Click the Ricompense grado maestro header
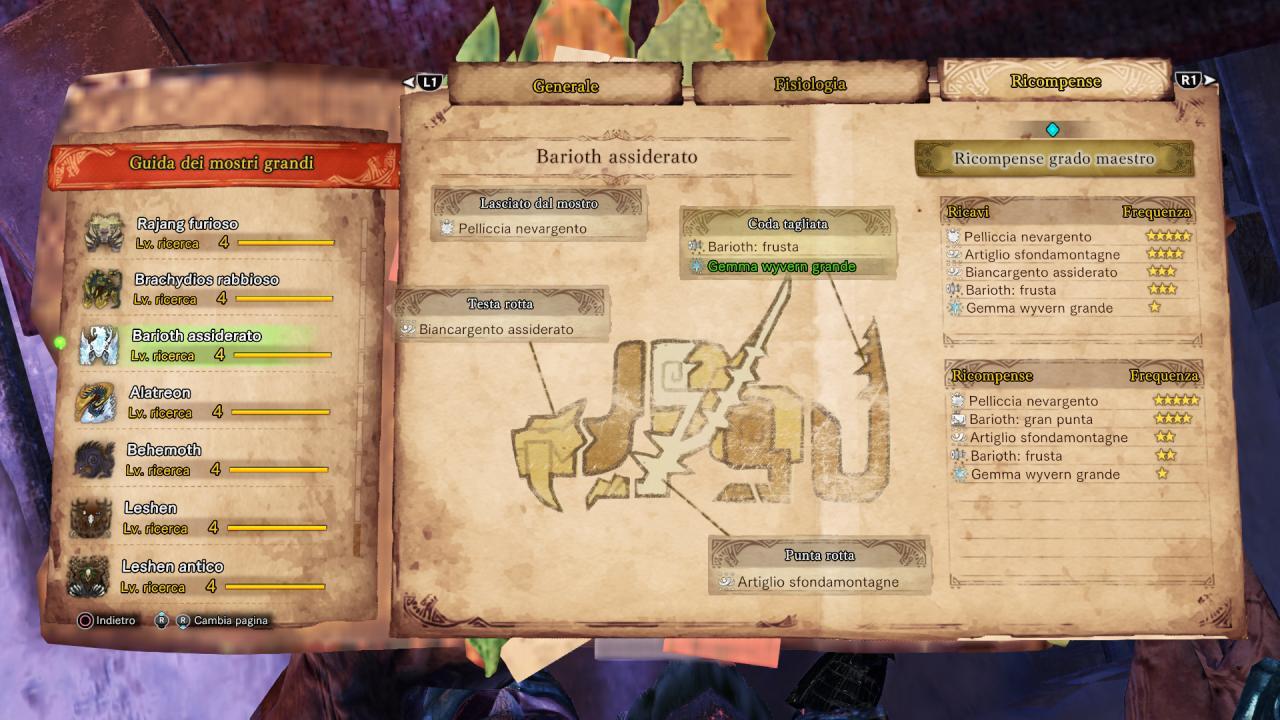 point(1054,159)
